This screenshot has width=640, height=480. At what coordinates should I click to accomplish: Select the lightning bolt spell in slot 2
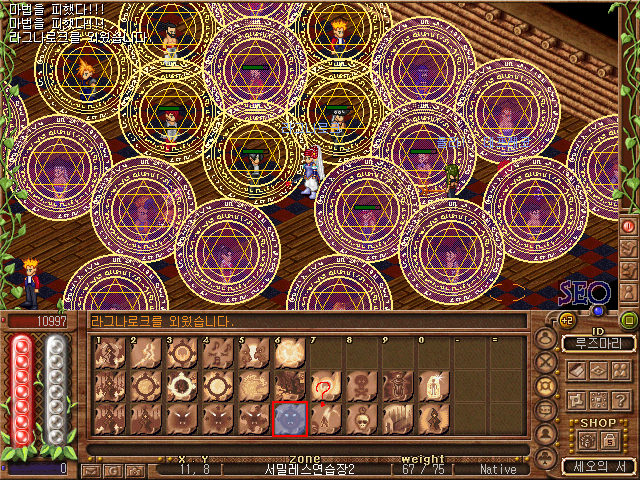pyautogui.click(x=145, y=353)
